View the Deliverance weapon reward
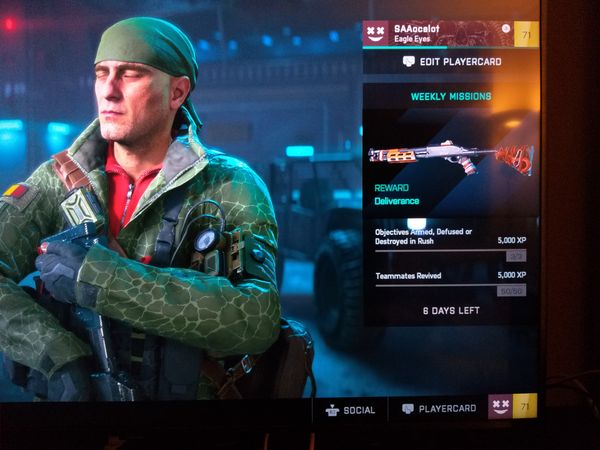 (x=450, y=157)
